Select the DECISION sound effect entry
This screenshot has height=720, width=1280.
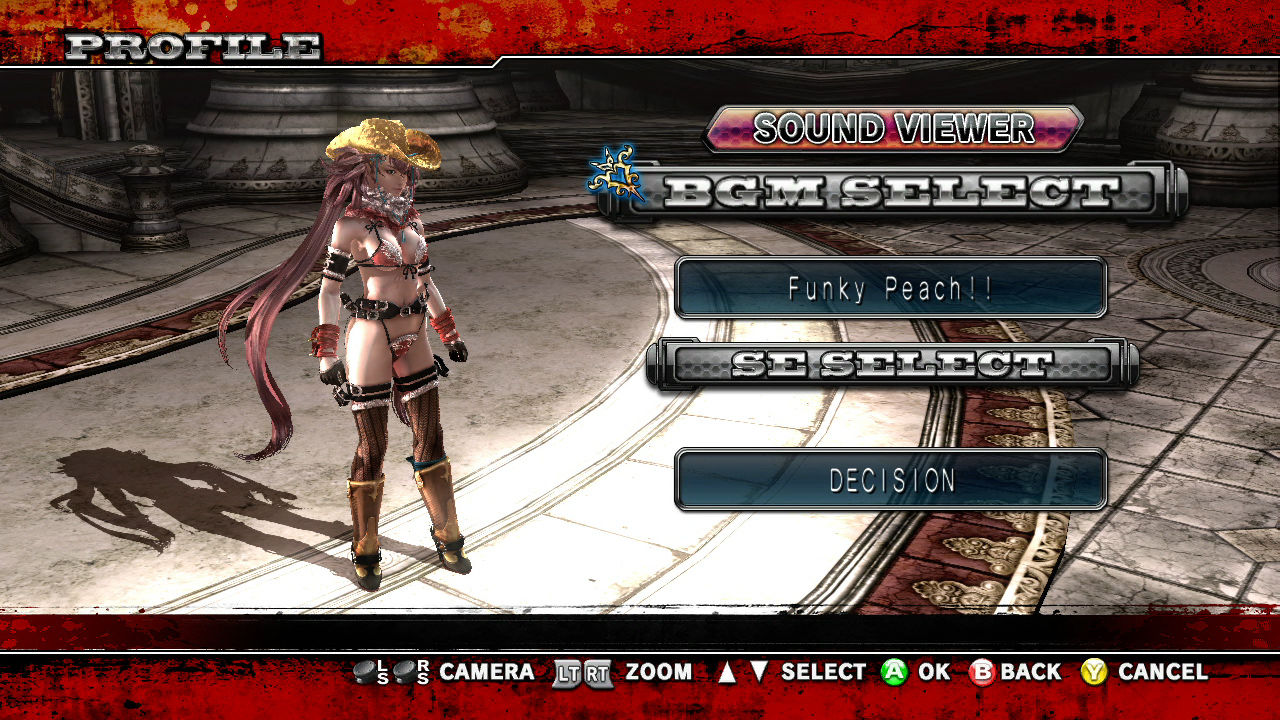[890, 480]
